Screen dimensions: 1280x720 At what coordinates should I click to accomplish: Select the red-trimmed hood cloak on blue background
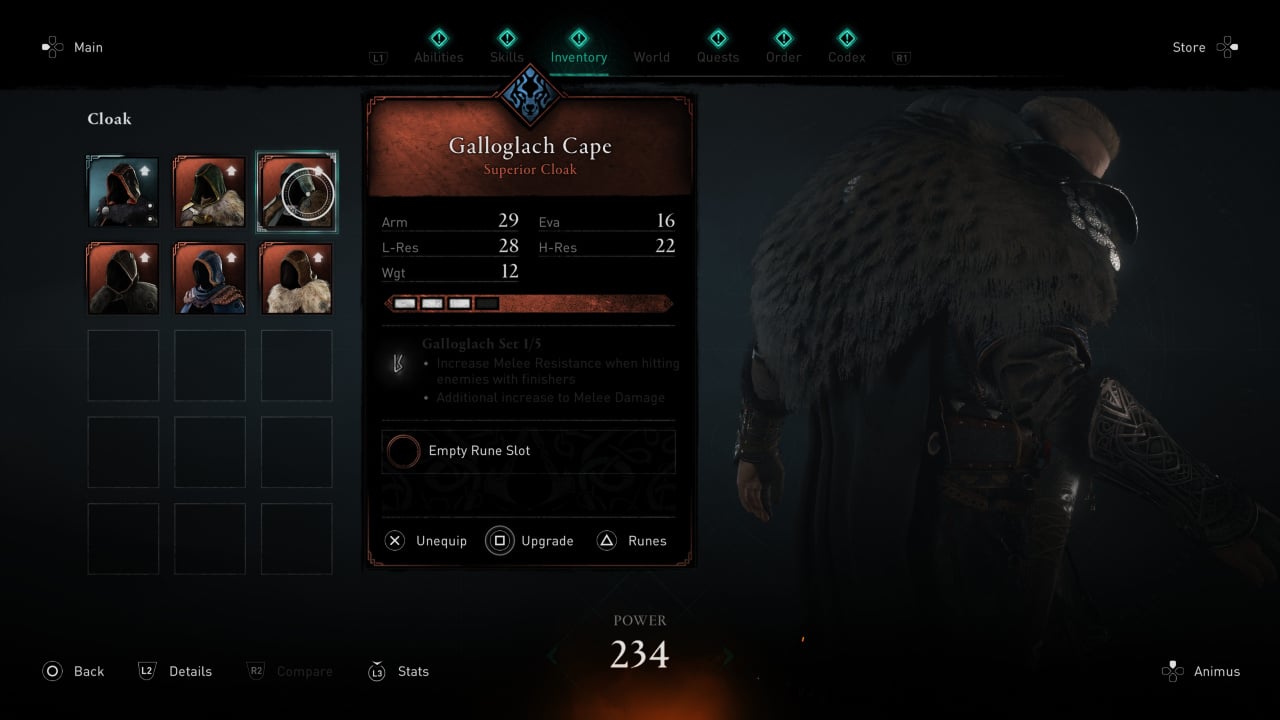123,192
